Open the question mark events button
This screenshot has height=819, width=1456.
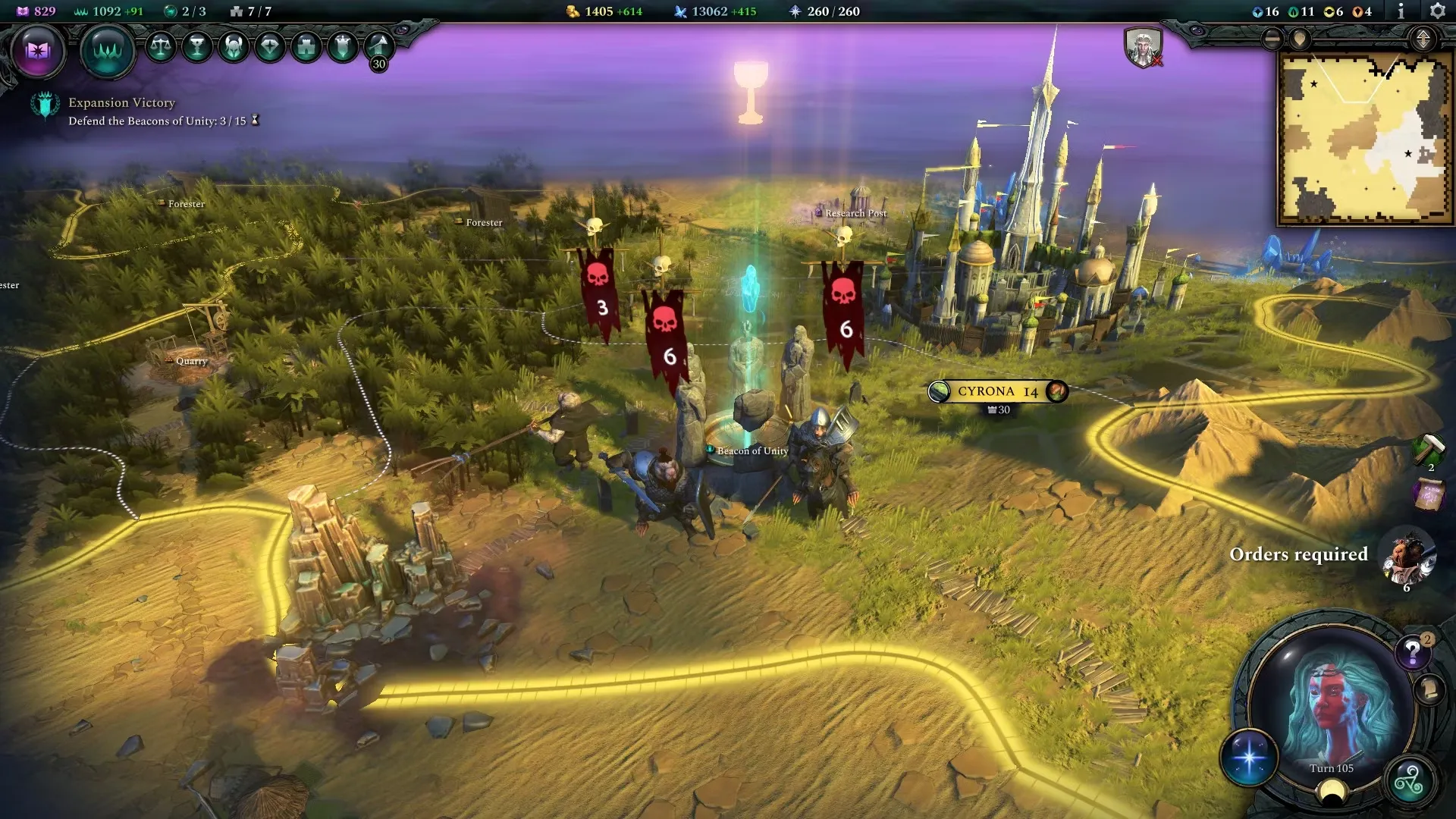point(1412,651)
